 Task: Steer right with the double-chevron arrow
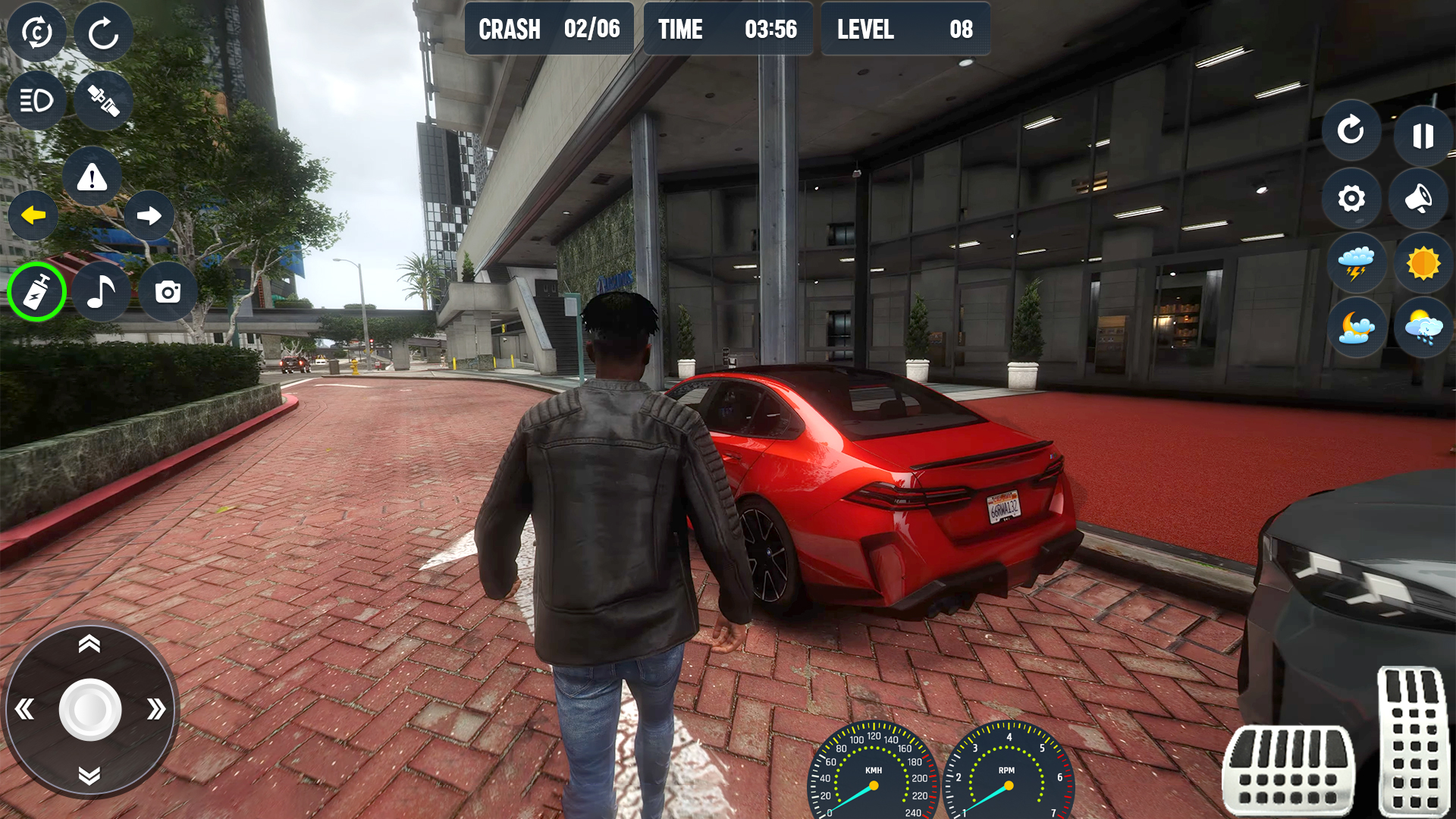tap(155, 710)
